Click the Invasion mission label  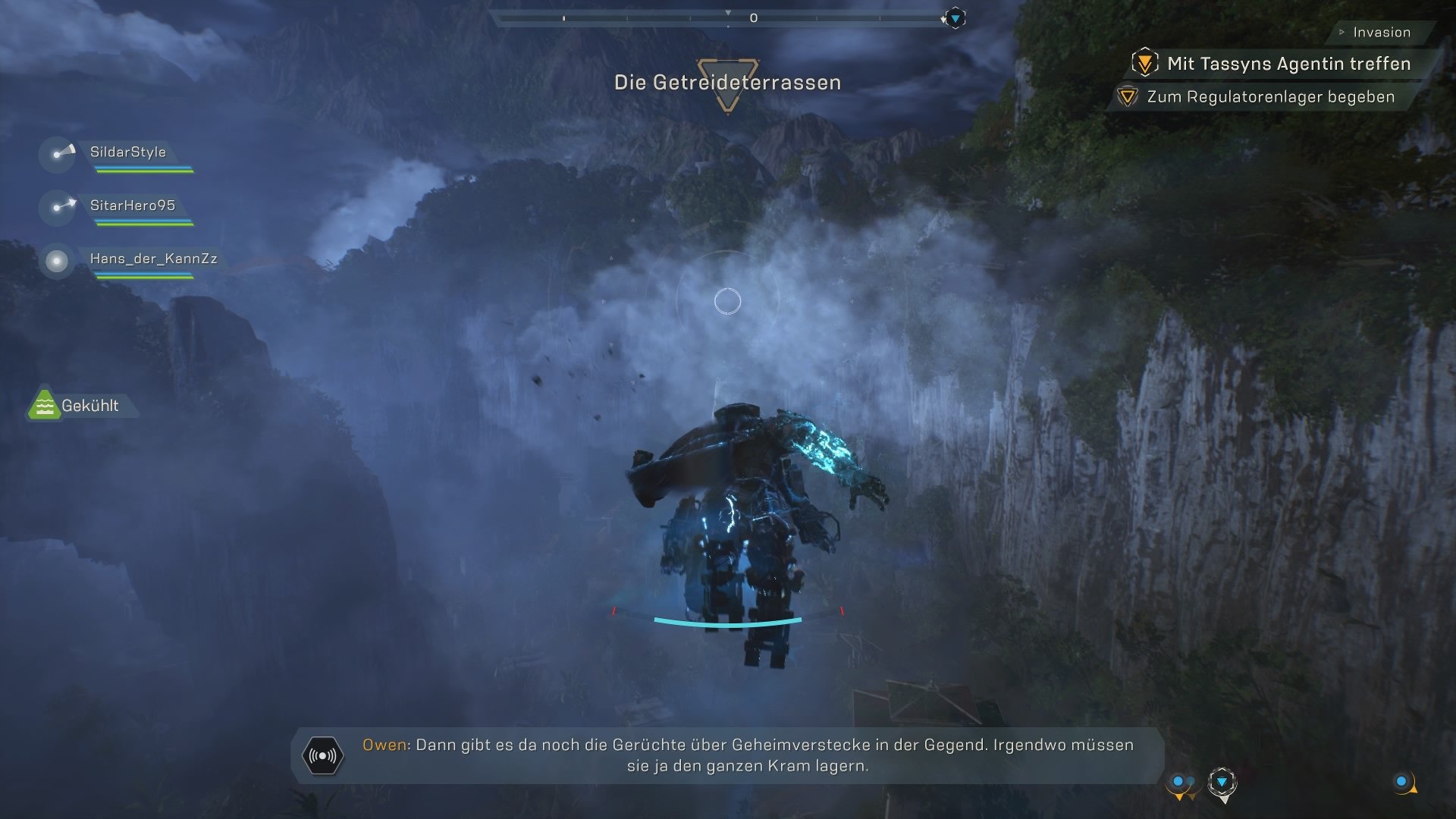[x=1381, y=33]
